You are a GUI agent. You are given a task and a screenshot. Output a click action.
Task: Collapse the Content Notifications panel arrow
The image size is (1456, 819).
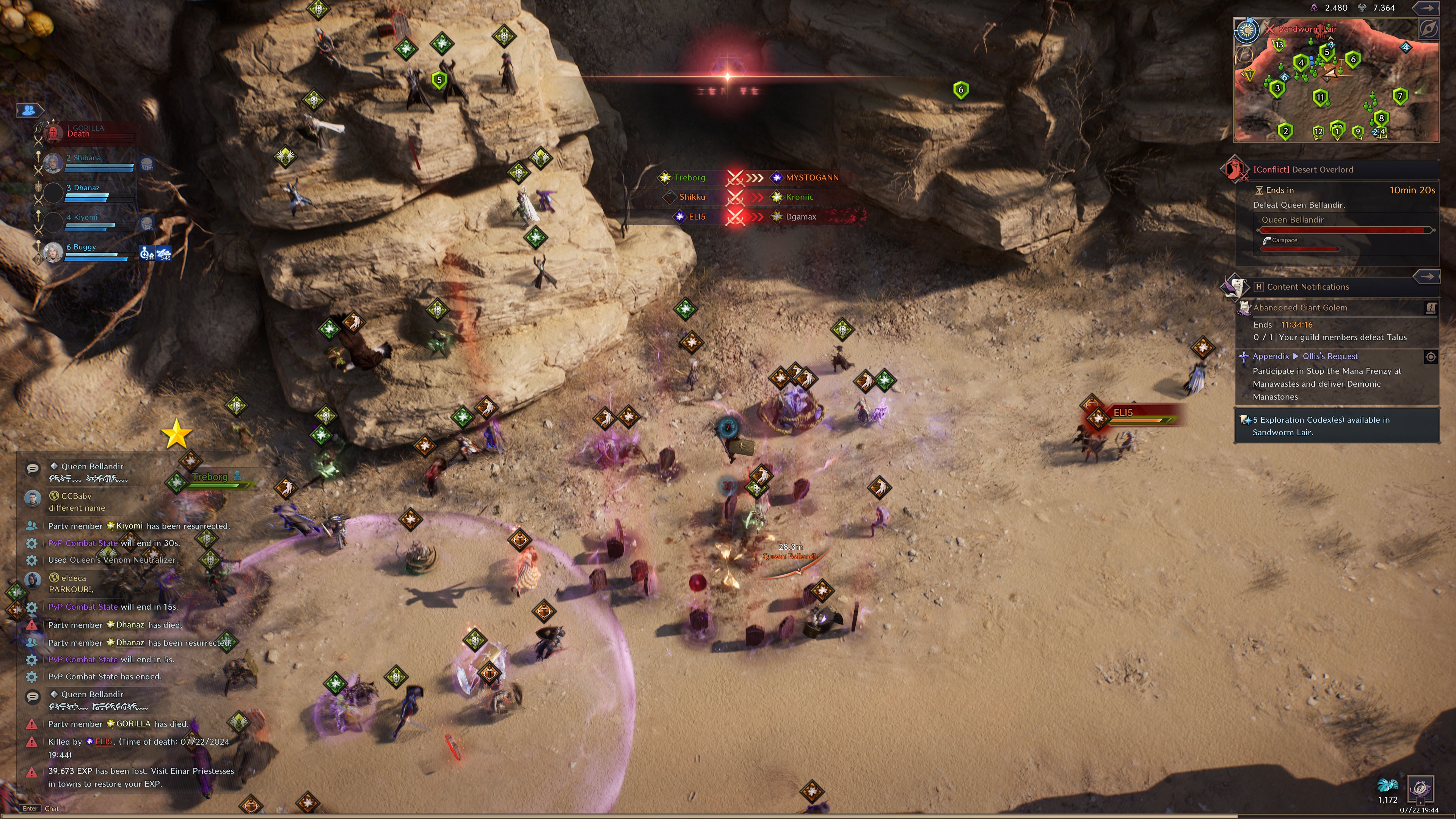(x=1427, y=276)
